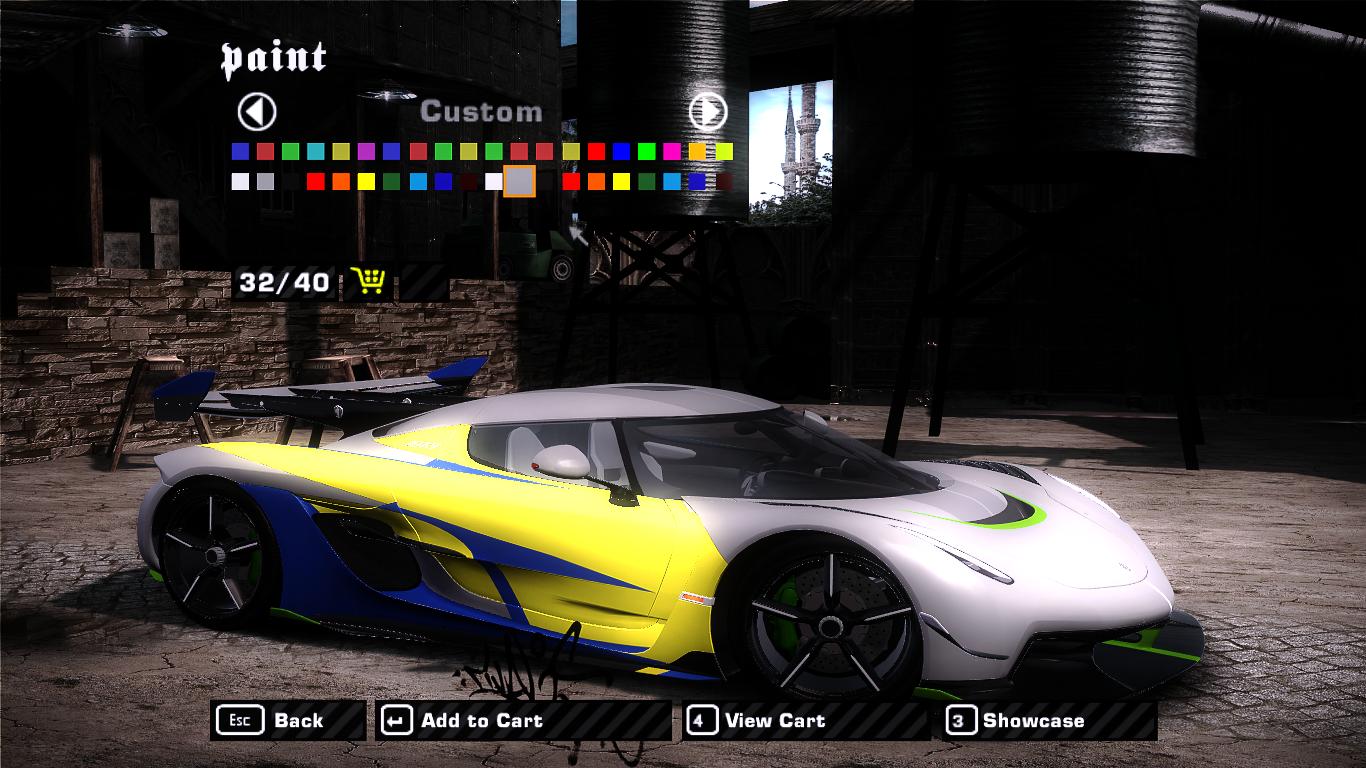1366x768 pixels.
Task: Click the Esc key icon next to Back
Action: (x=239, y=720)
